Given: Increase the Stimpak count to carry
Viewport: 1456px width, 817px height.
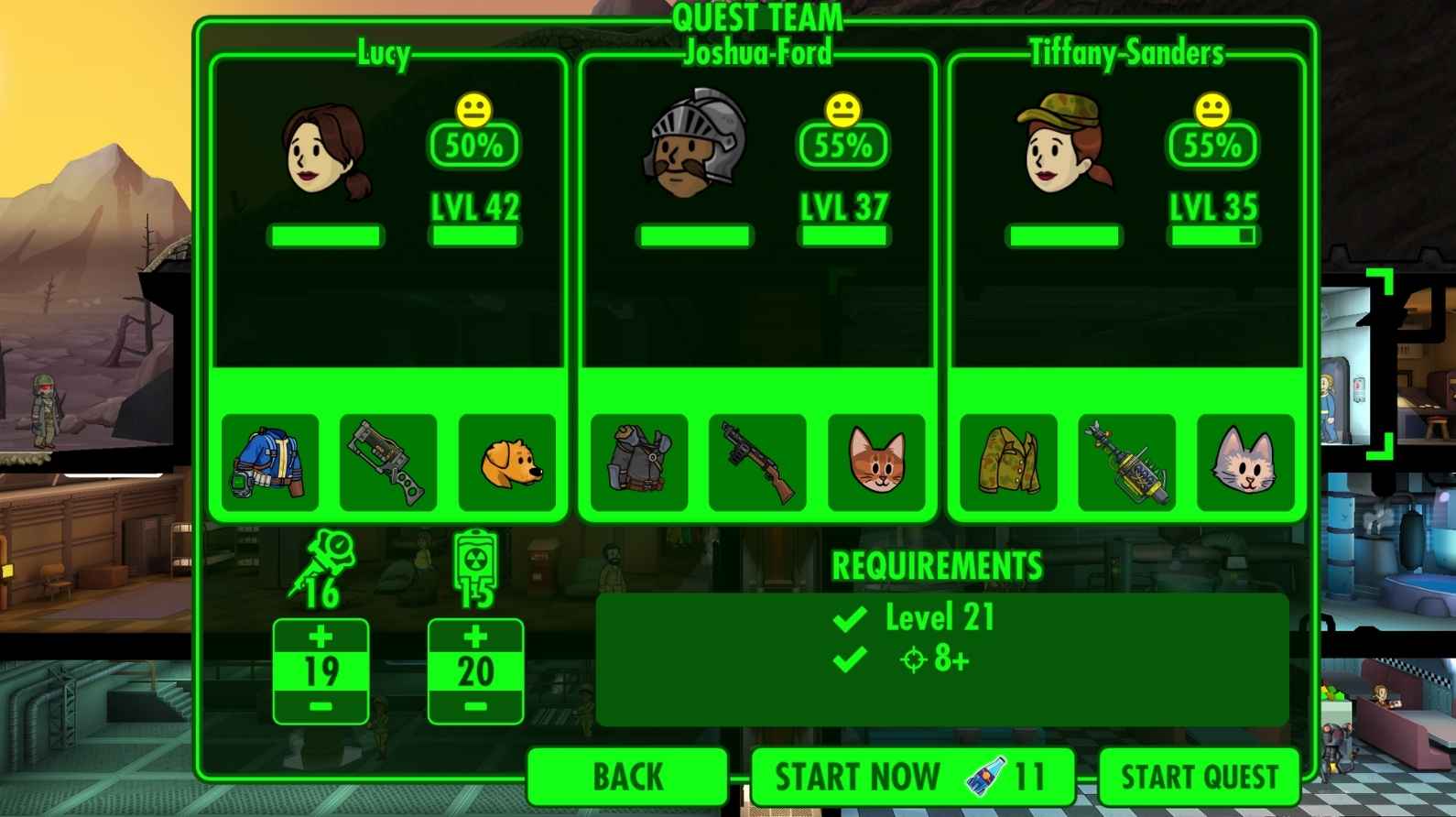Looking at the screenshot, I should [321, 637].
